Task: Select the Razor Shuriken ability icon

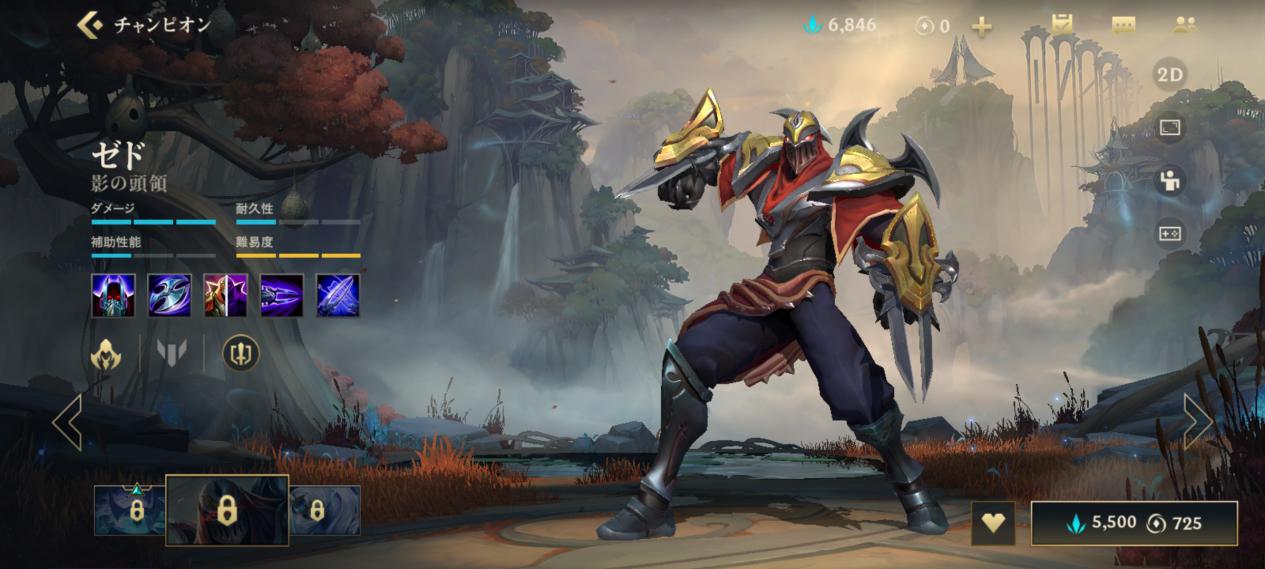Action: click(x=170, y=296)
